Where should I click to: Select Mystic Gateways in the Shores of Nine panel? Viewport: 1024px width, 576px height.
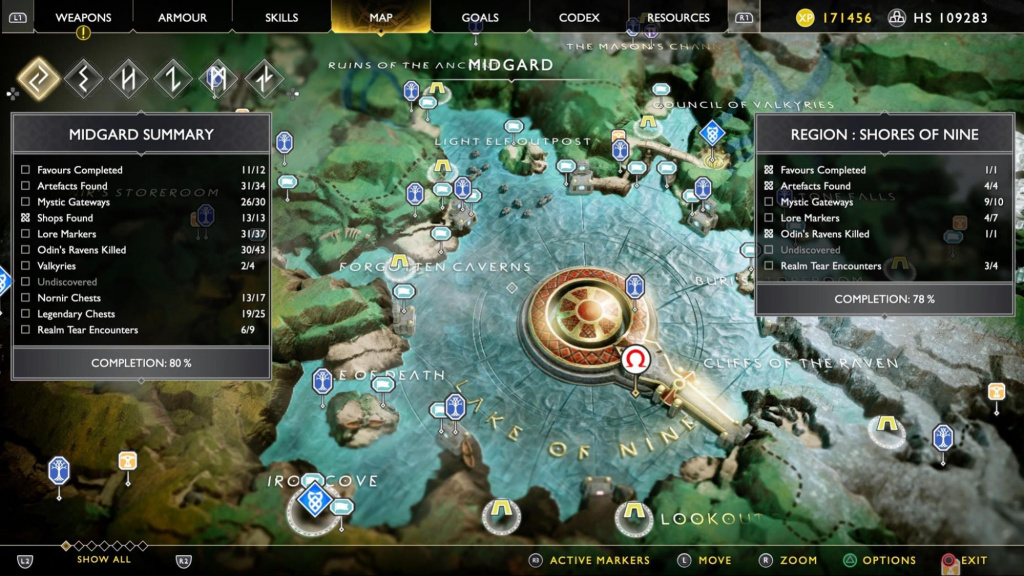[x=818, y=202]
